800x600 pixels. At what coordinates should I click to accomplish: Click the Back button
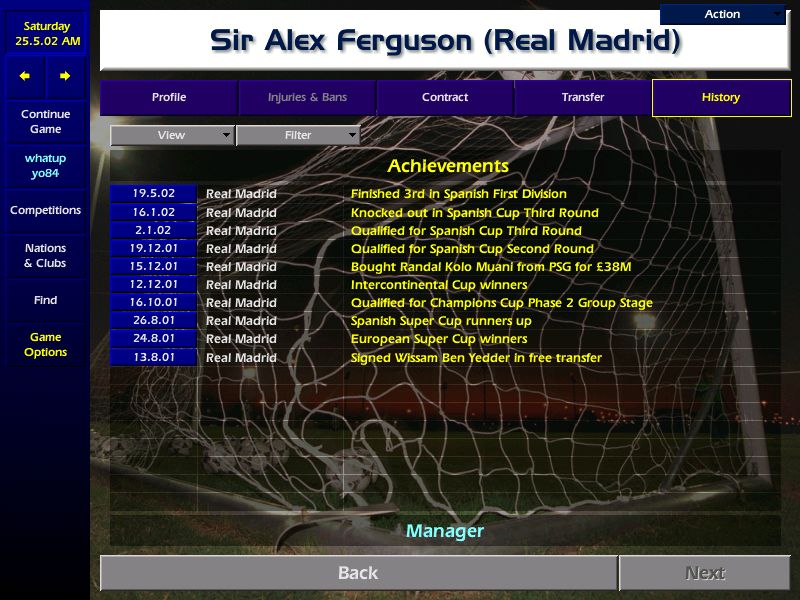click(x=358, y=573)
